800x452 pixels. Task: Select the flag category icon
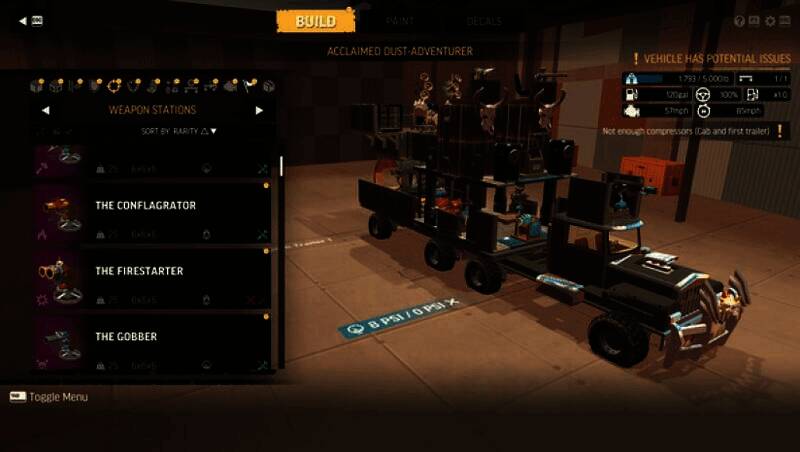click(250, 86)
